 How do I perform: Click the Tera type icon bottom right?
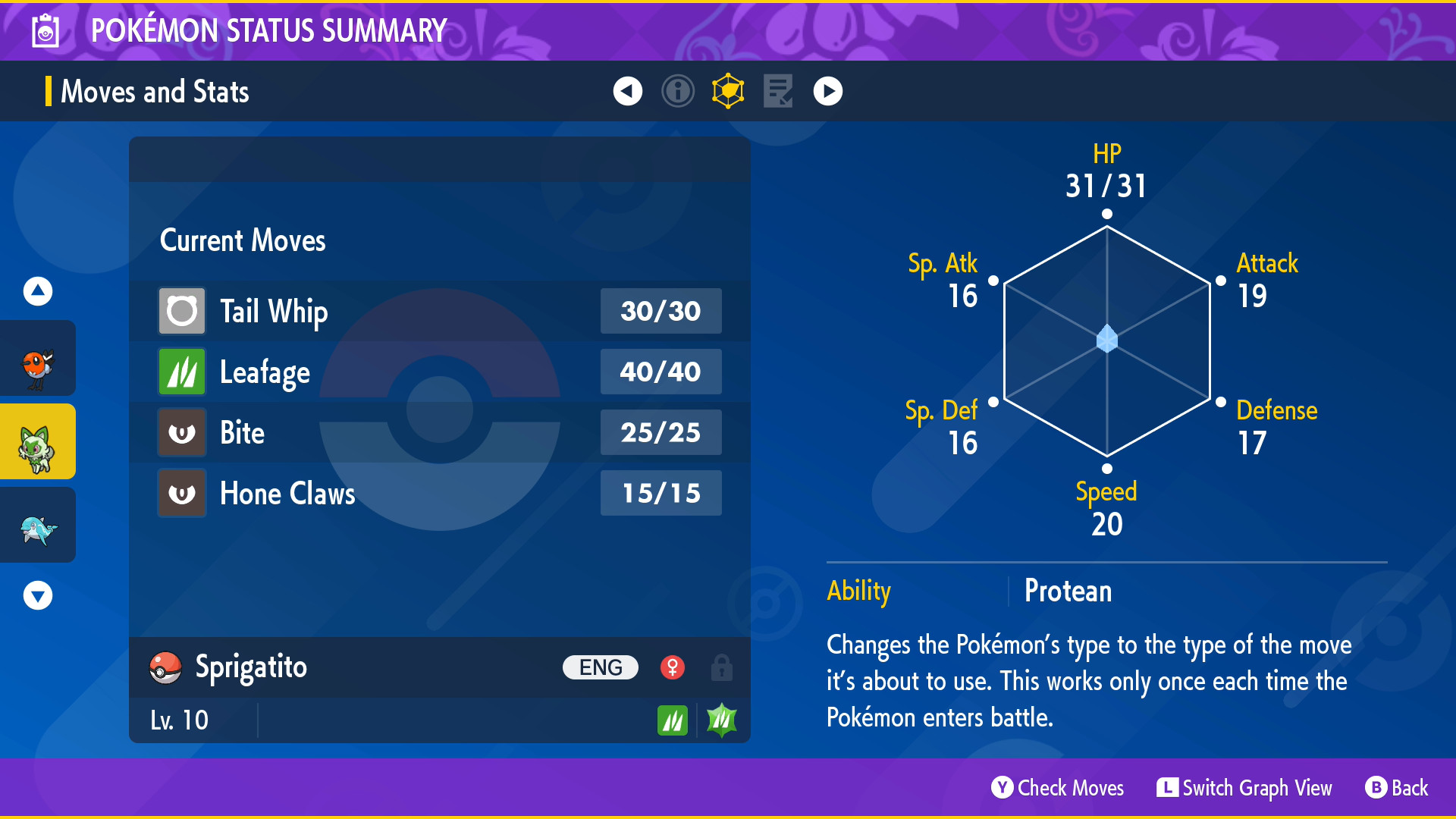[720, 719]
